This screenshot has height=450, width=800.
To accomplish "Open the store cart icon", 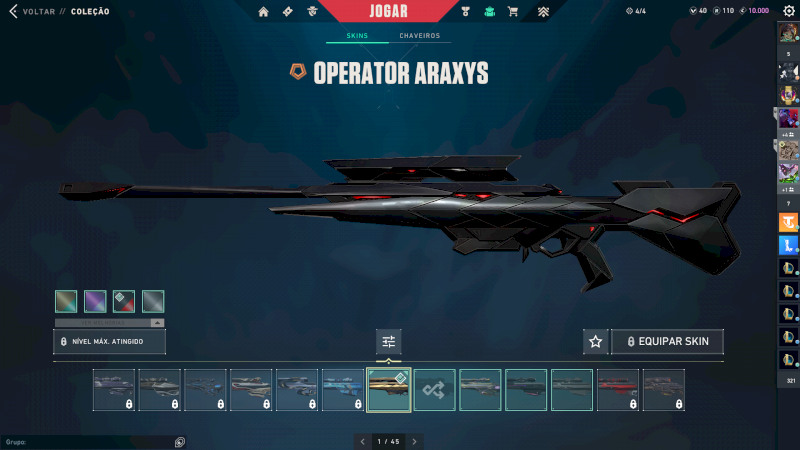I will (513, 11).
